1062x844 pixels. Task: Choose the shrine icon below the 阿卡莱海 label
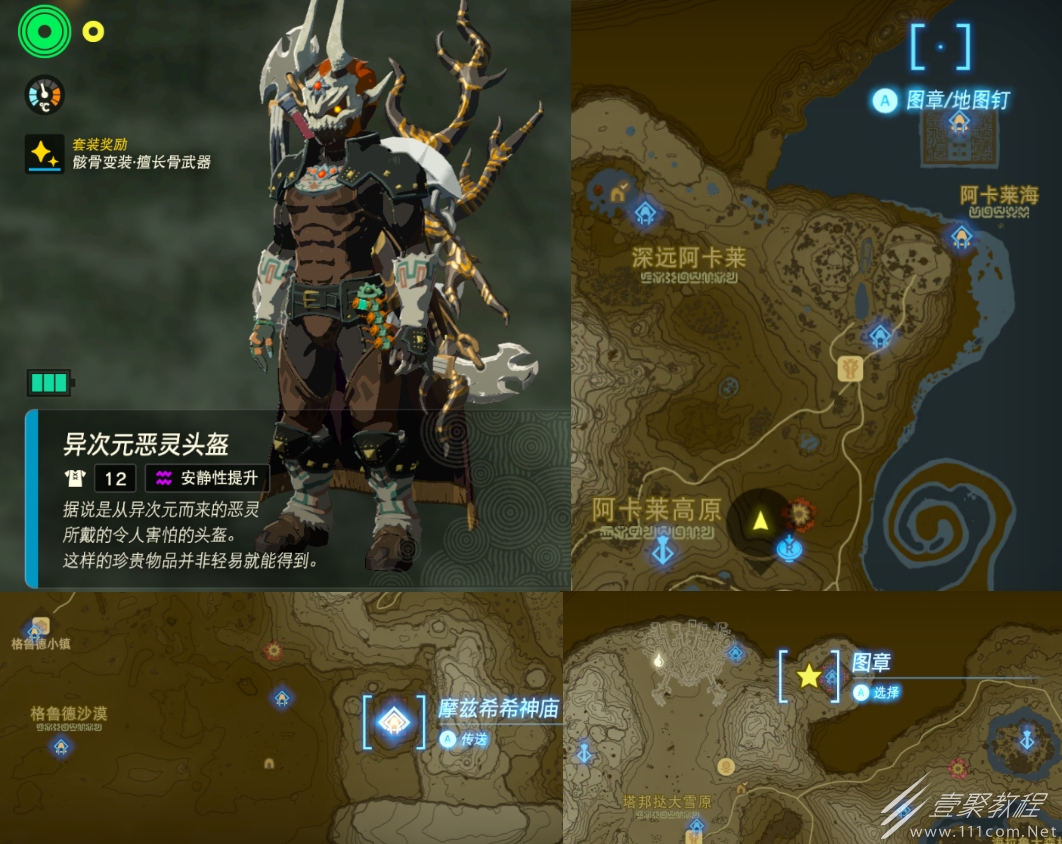[x=961, y=236]
